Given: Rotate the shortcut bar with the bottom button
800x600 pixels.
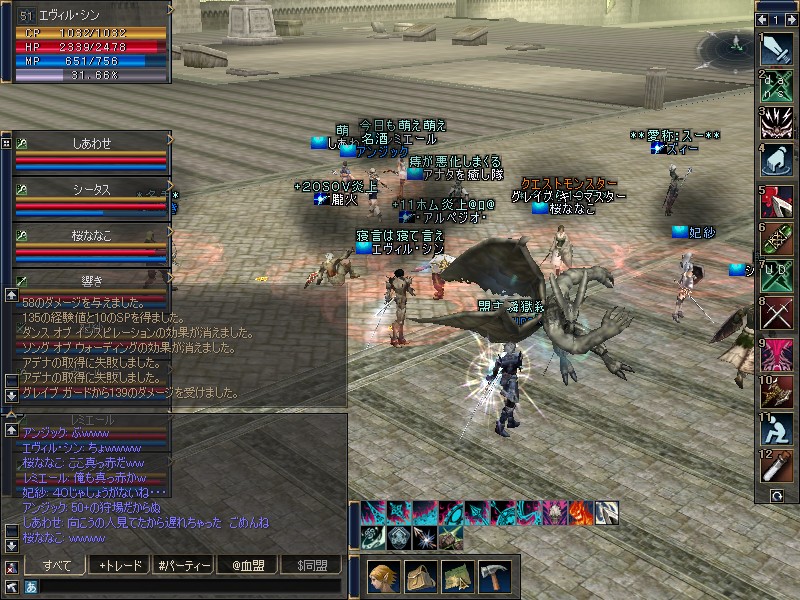Looking at the screenshot, I should click(776, 495).
